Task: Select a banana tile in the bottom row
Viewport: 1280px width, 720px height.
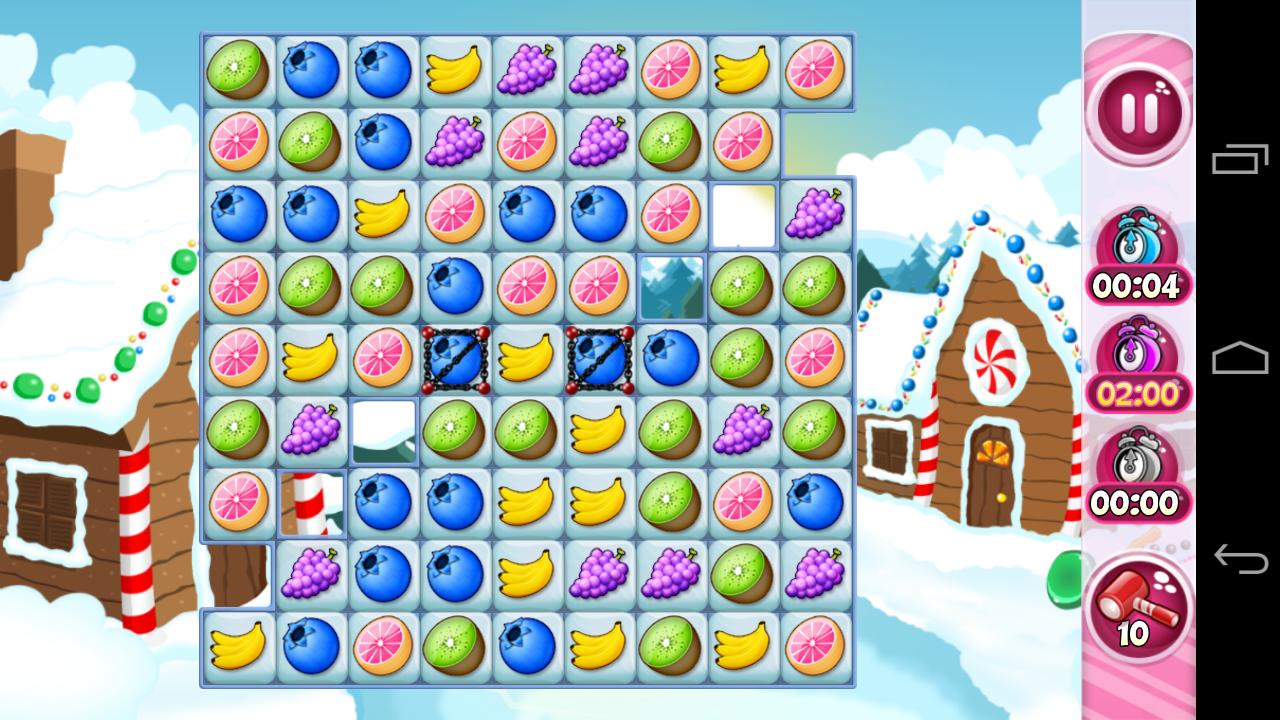Action: coord(237,647)
